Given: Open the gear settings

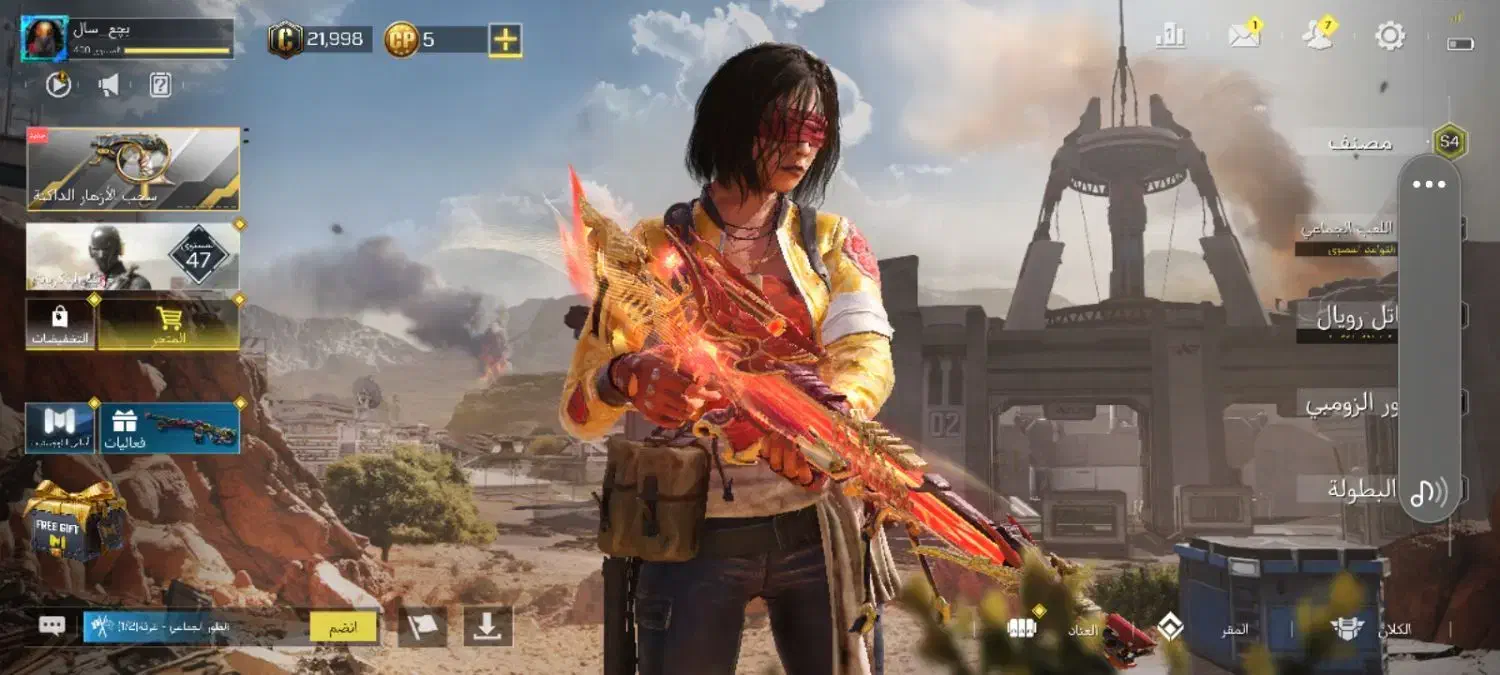Looking at the screenshot, I should click(1390, 36).
